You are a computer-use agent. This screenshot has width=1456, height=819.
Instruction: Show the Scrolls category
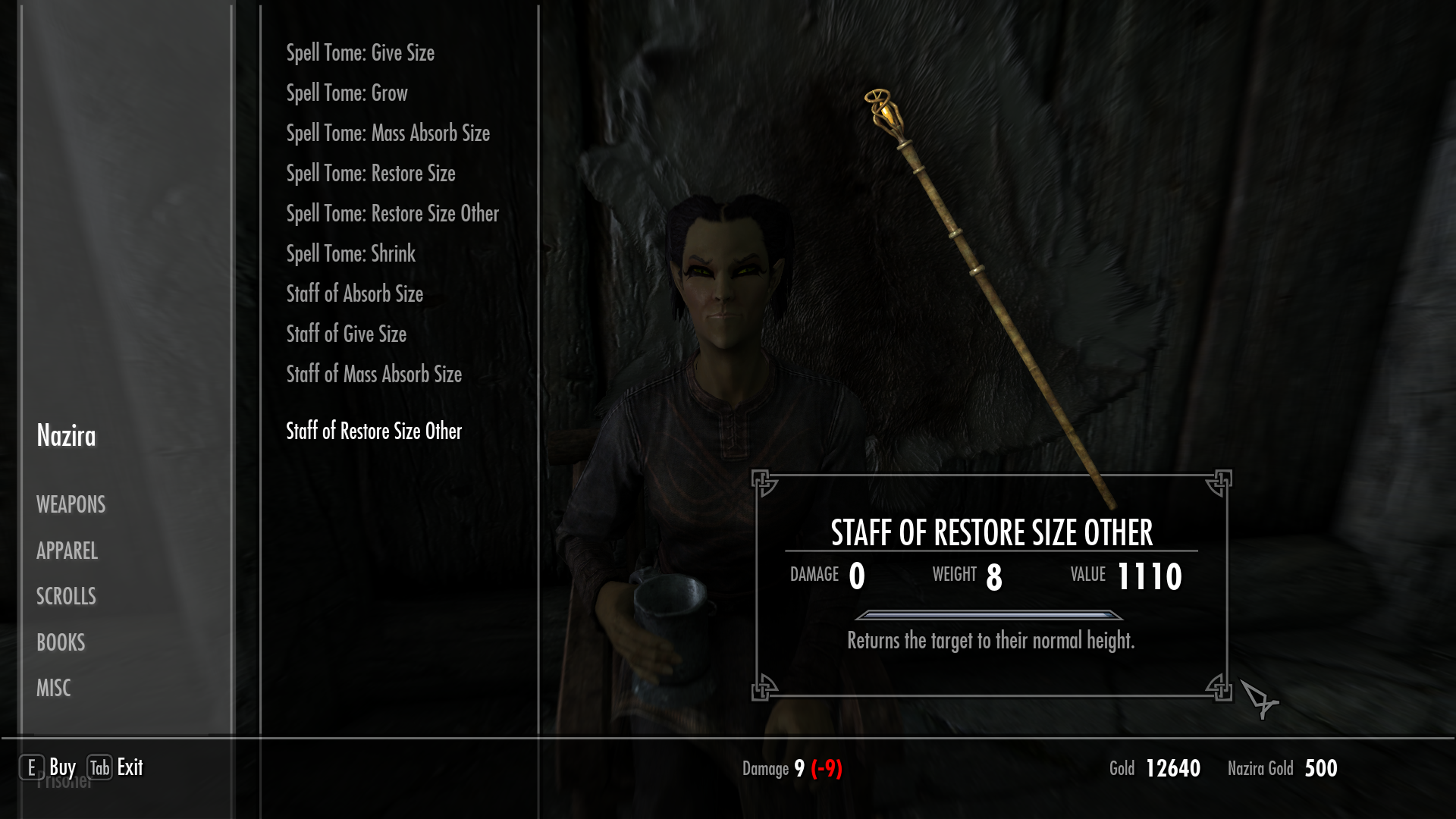(x=66, y=597)
